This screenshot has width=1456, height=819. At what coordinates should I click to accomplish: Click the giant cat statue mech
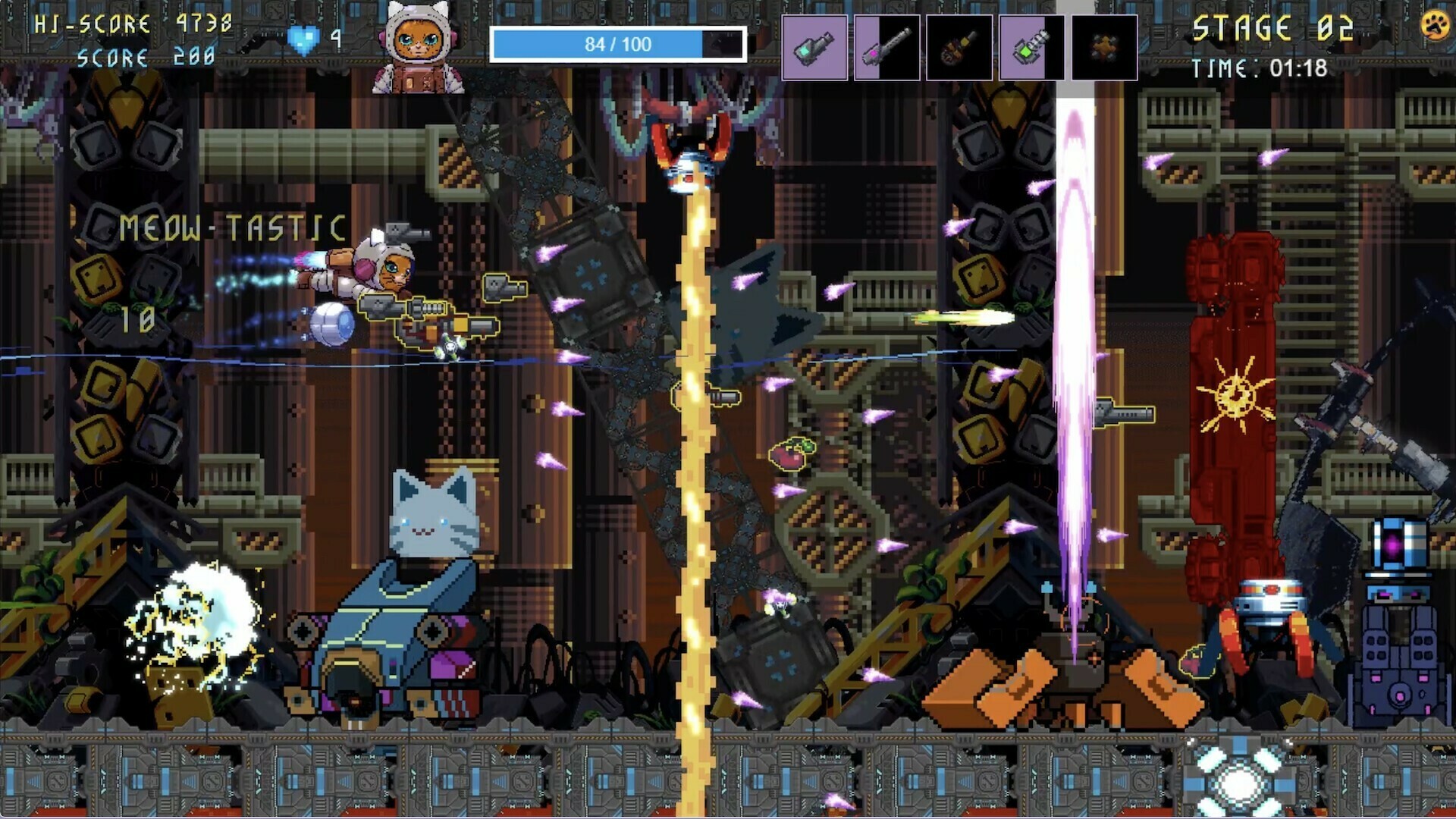(432, 531)
